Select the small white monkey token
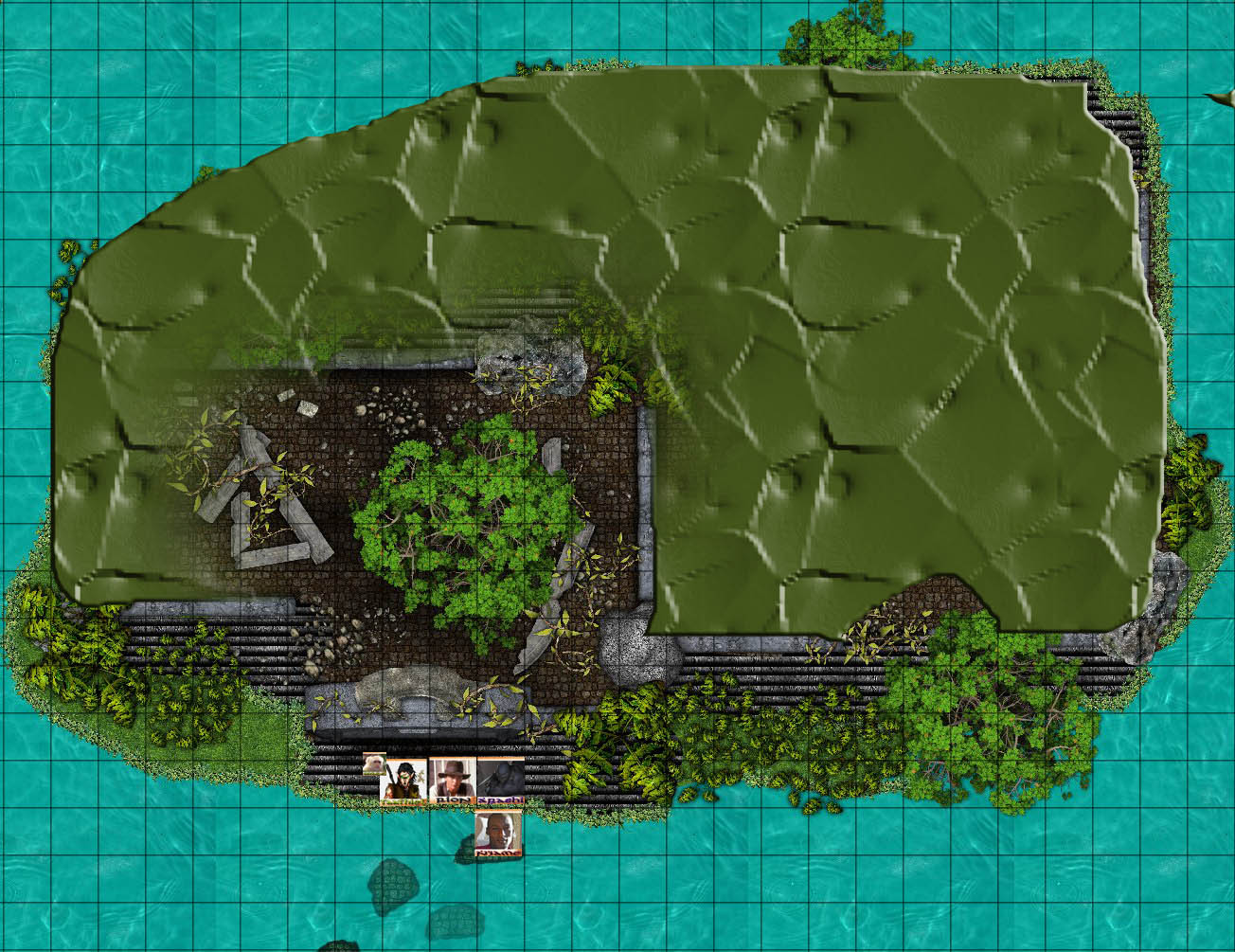 (x=374, y=763)
